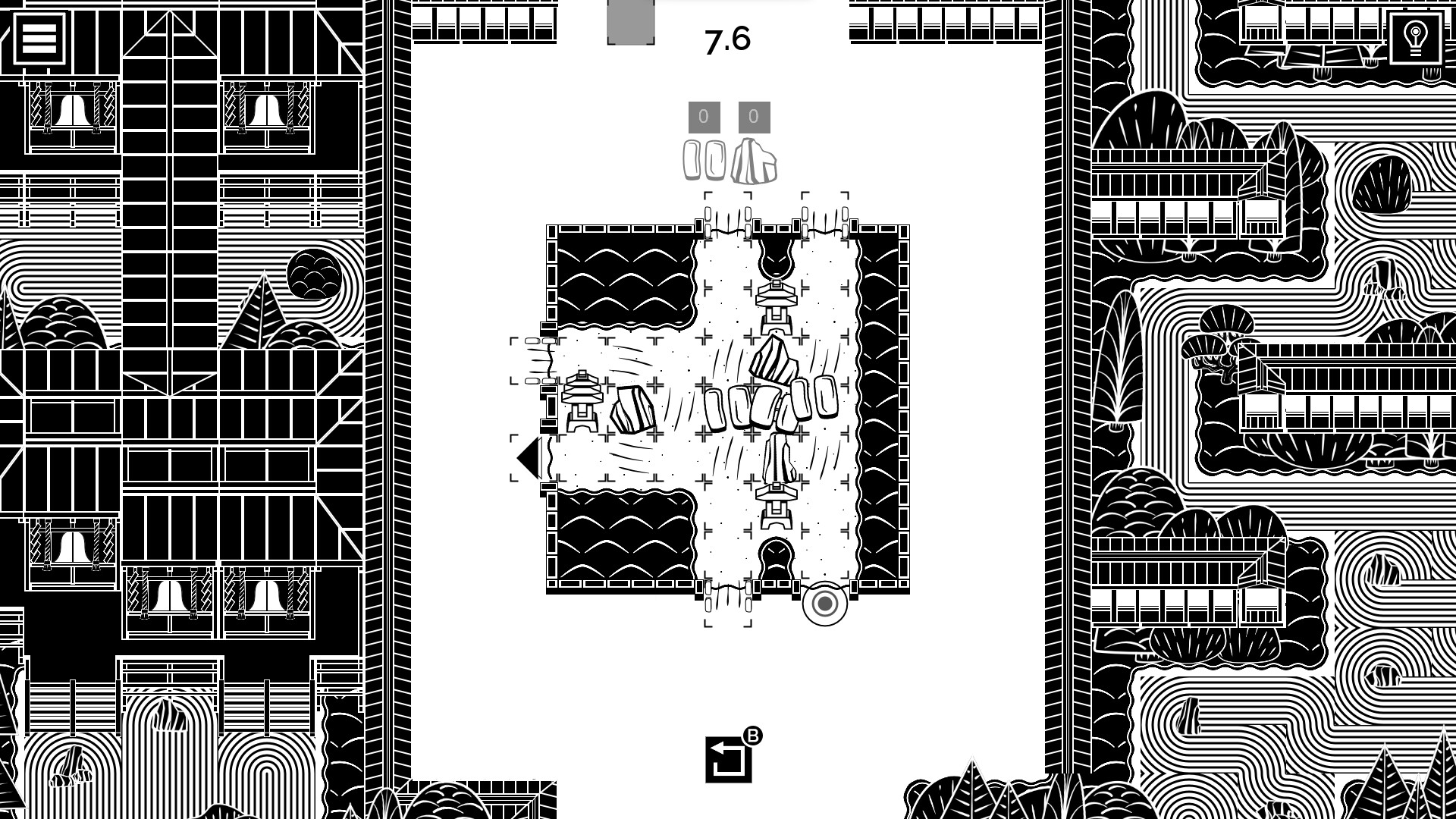Click the black triangle rake entry arrow
1456x819 pixels.
[528, 456]
